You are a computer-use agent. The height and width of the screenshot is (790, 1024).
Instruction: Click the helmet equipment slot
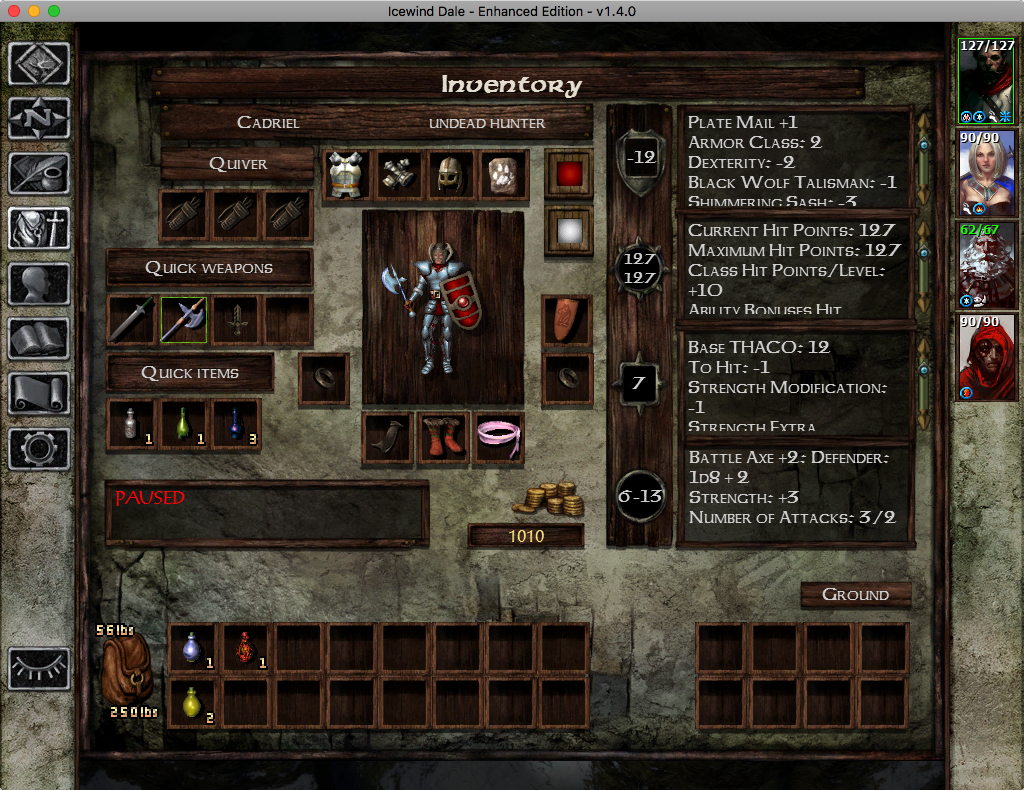pyautogui.click(x=453, y=175)
